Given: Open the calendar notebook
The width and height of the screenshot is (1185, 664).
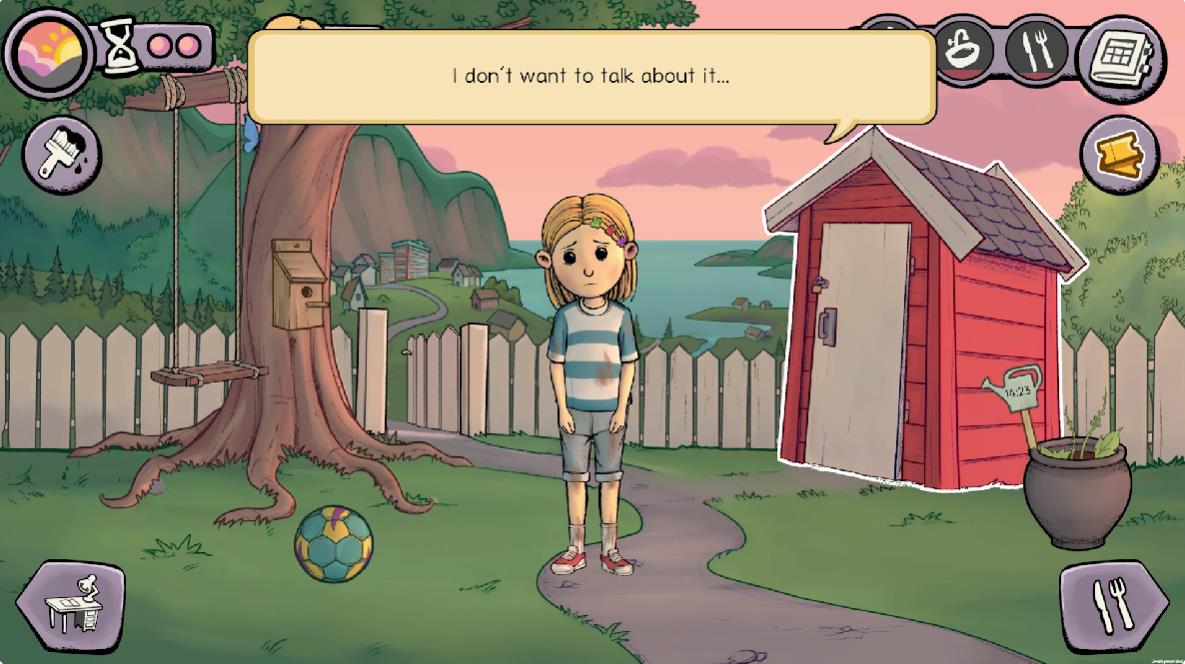Looking at the screenshot, I should [1122, 57].
